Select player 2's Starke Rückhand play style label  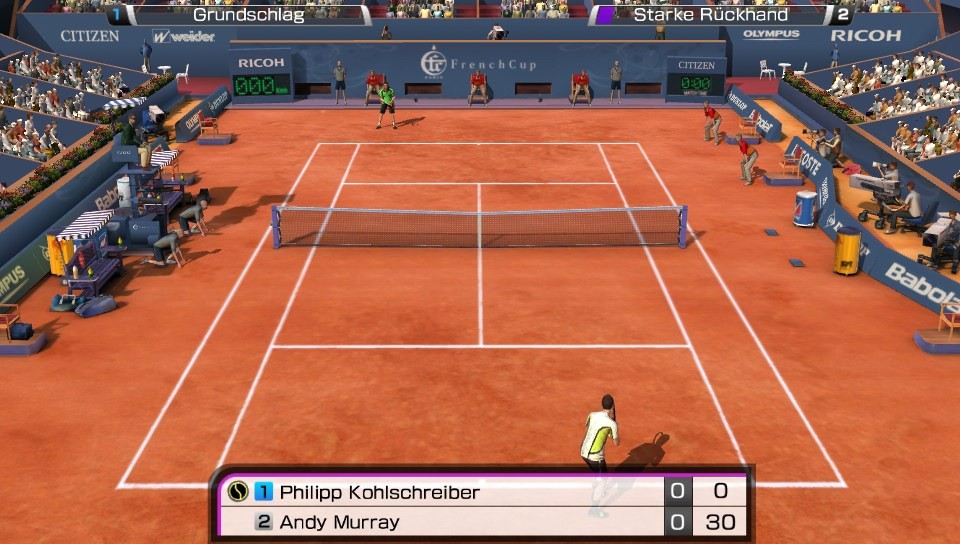(x=710, y=15)
